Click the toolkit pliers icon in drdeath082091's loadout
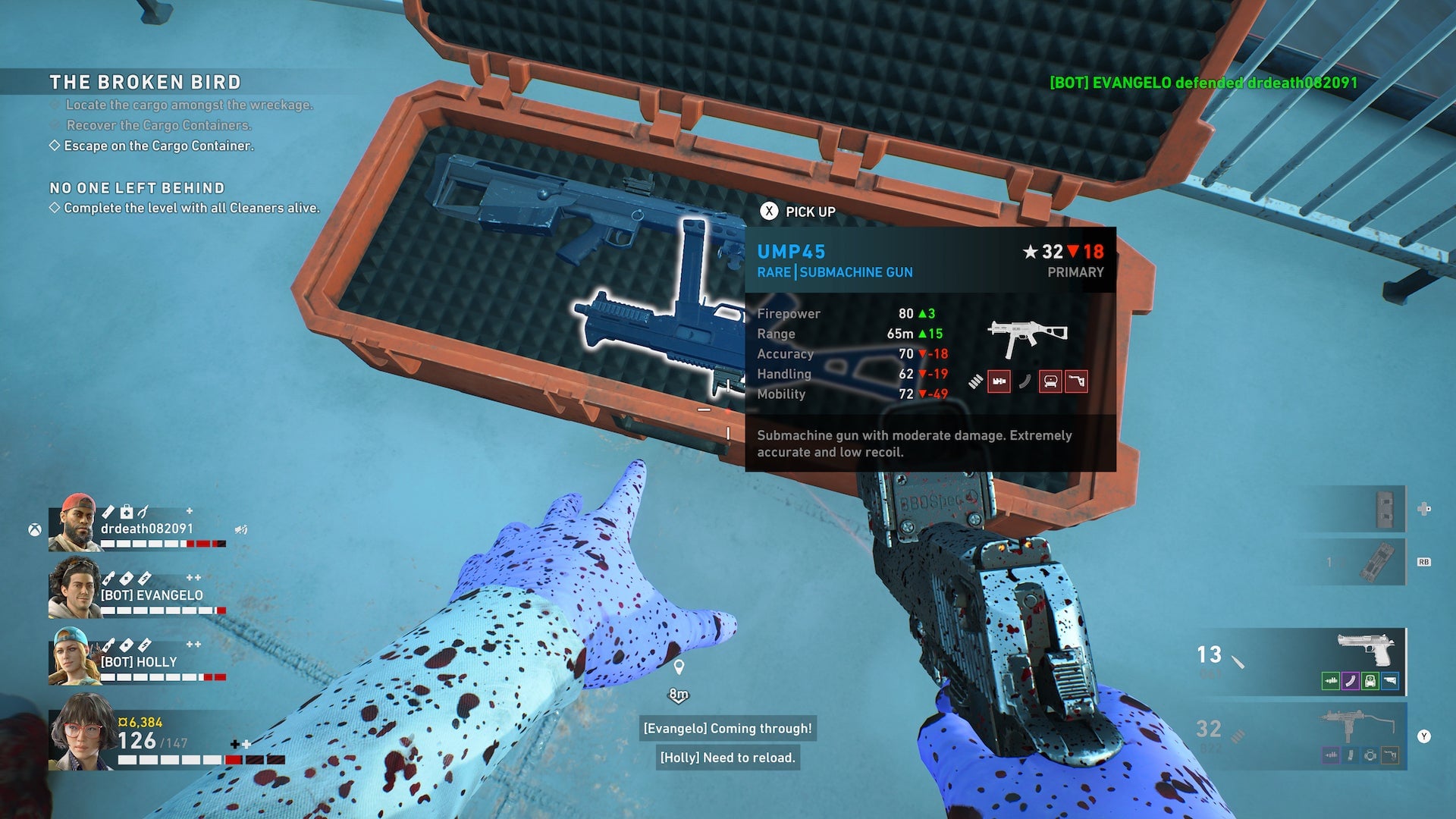Viewport: 1456px width, 819px height. [x=143, y=512]
